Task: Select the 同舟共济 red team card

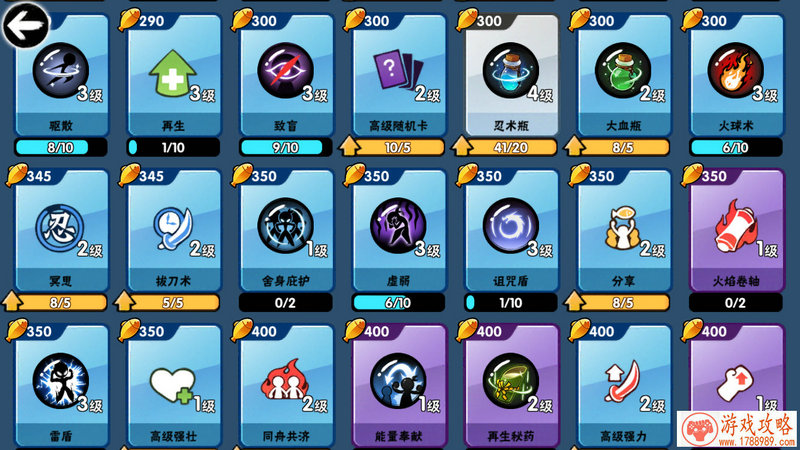Action: click(287, 385)
